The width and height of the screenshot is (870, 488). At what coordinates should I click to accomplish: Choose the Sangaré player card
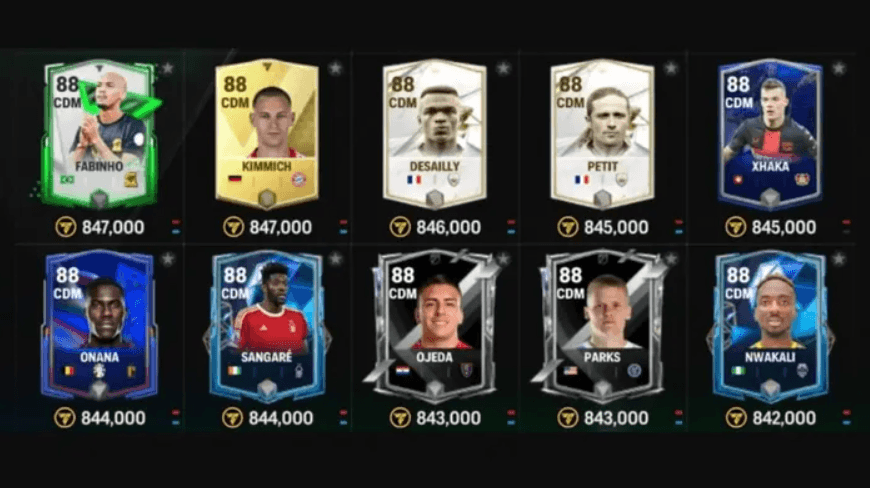click(x=266, y=325)
